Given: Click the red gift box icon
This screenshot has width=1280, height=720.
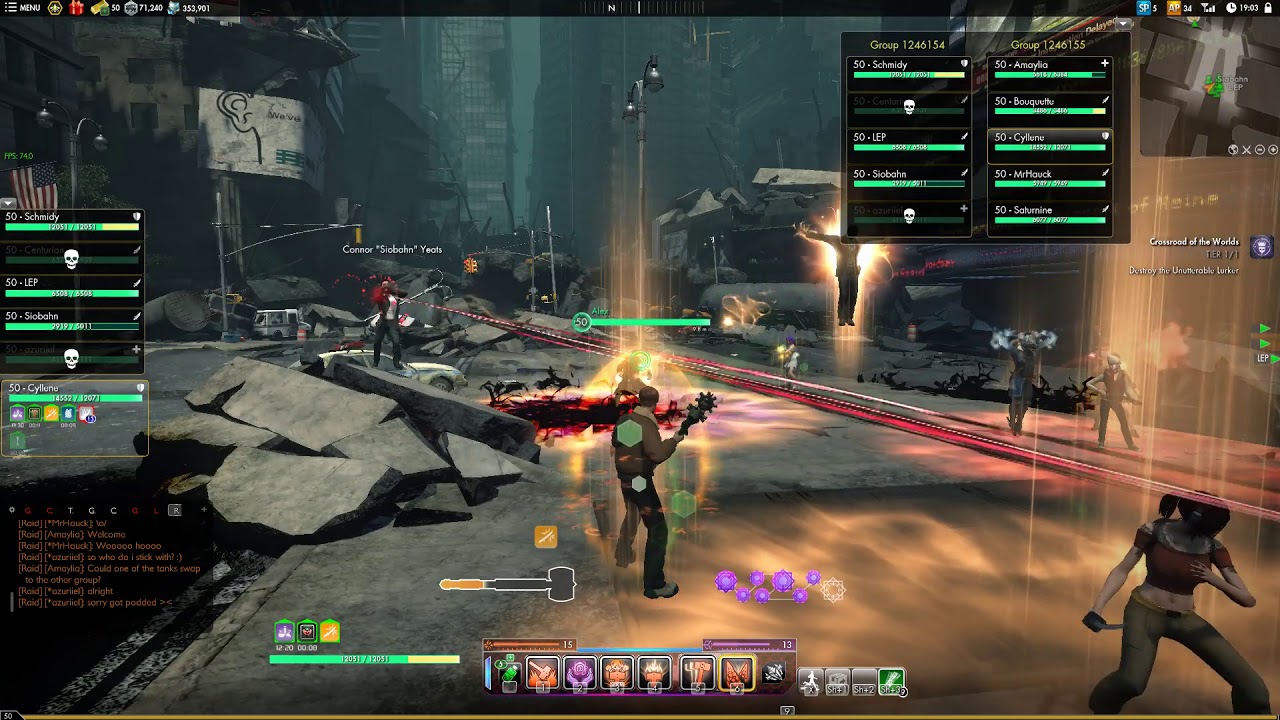Looking at the screenshot, I should pos(76,8).
